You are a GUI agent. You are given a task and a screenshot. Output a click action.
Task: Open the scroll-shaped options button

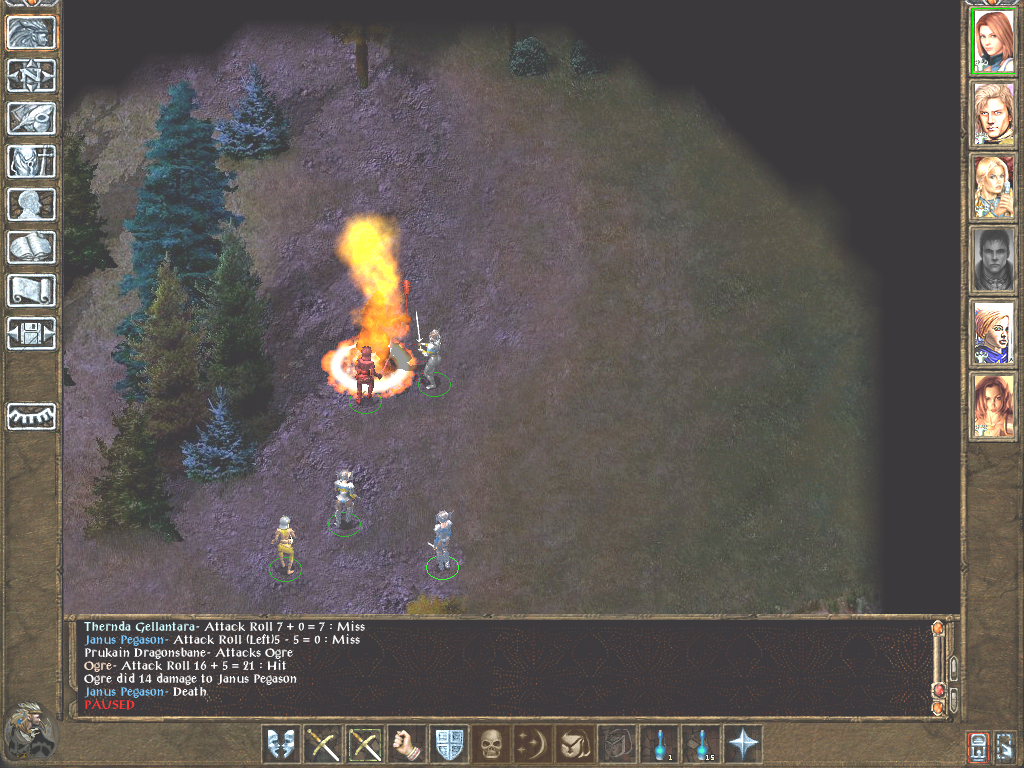[32, 290]
